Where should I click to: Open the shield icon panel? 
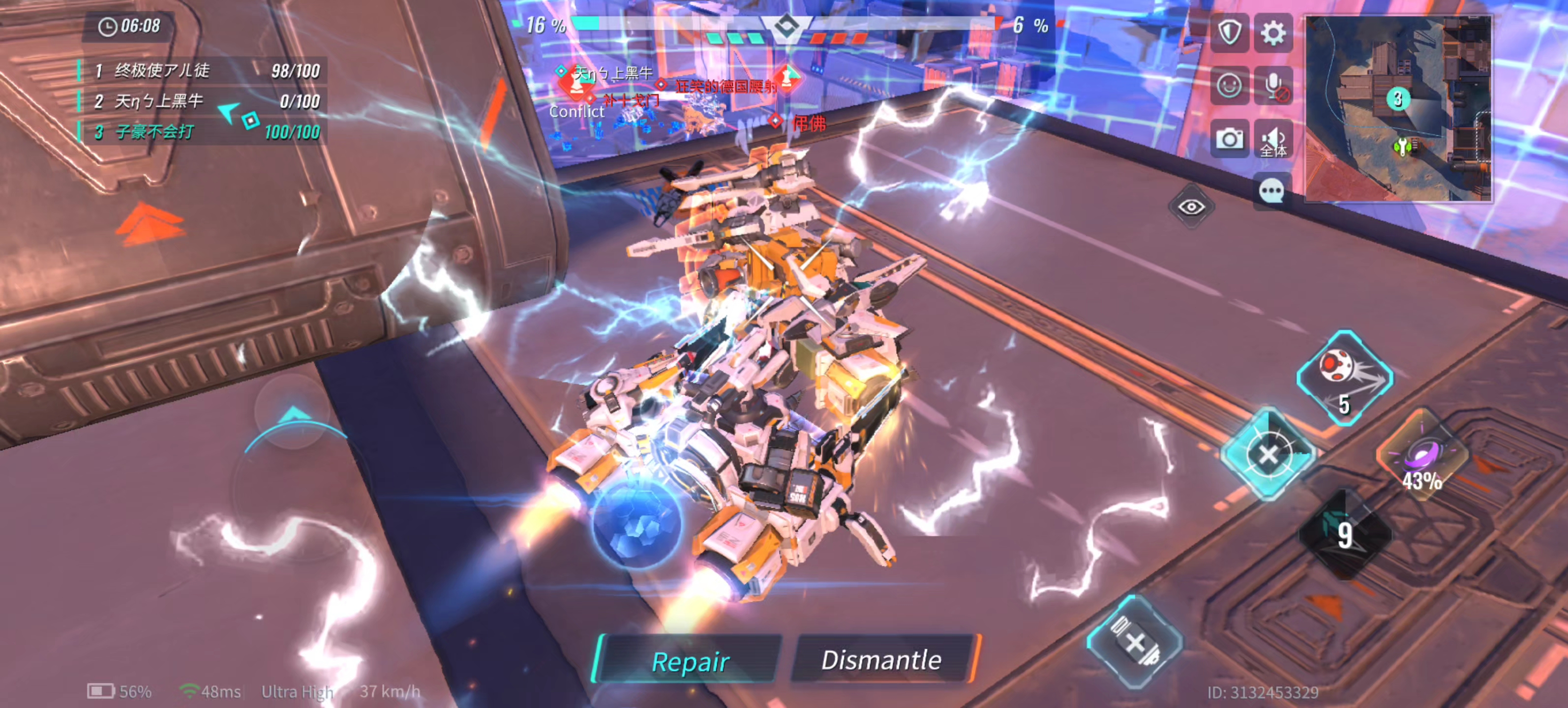tap(1229, 32)
